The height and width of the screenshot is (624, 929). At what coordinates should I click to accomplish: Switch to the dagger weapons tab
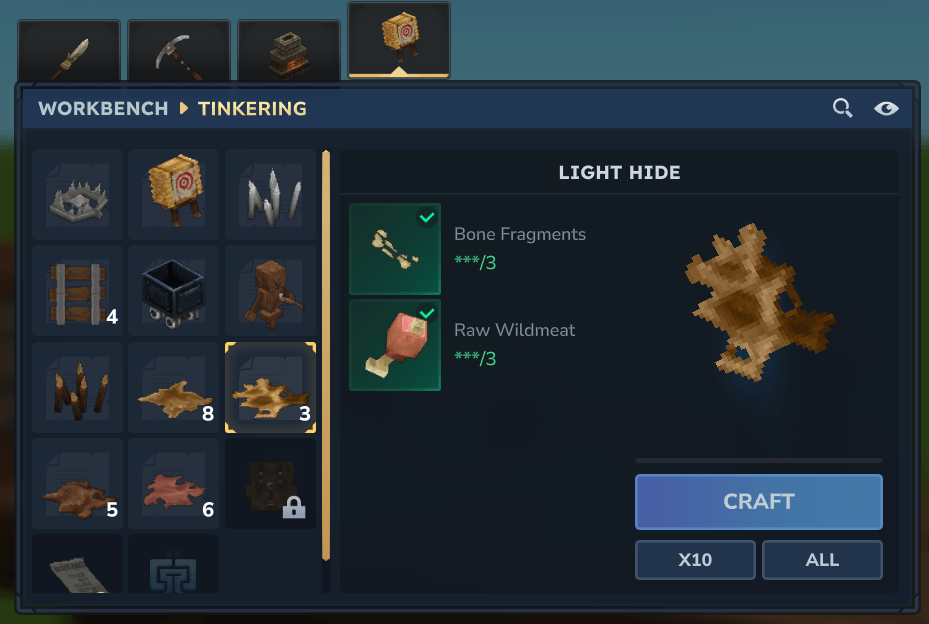(x=69, y=53)
